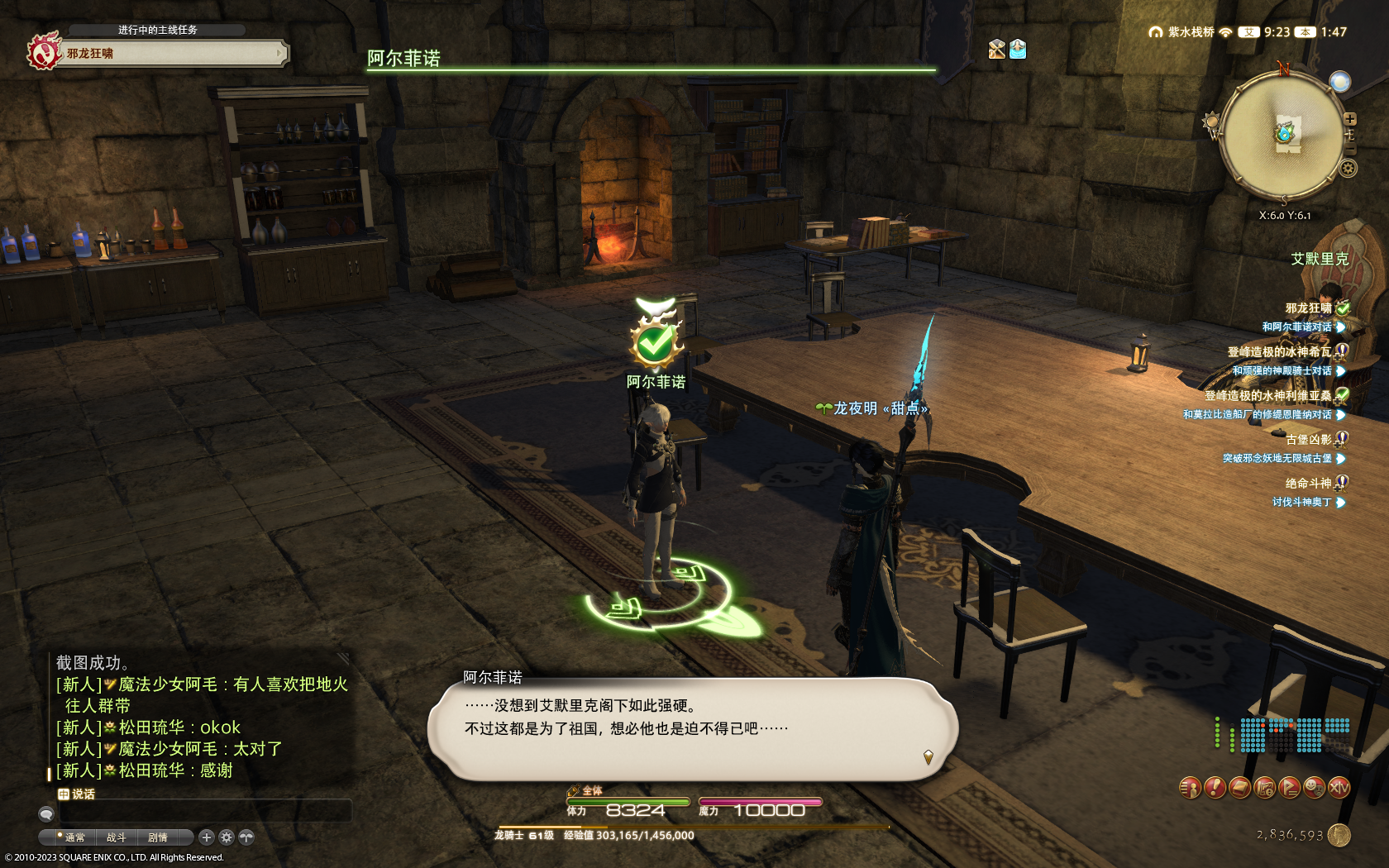1389x868 pixels.
Task: Zoom out the minimap with the minus button
Action: 1349,149
